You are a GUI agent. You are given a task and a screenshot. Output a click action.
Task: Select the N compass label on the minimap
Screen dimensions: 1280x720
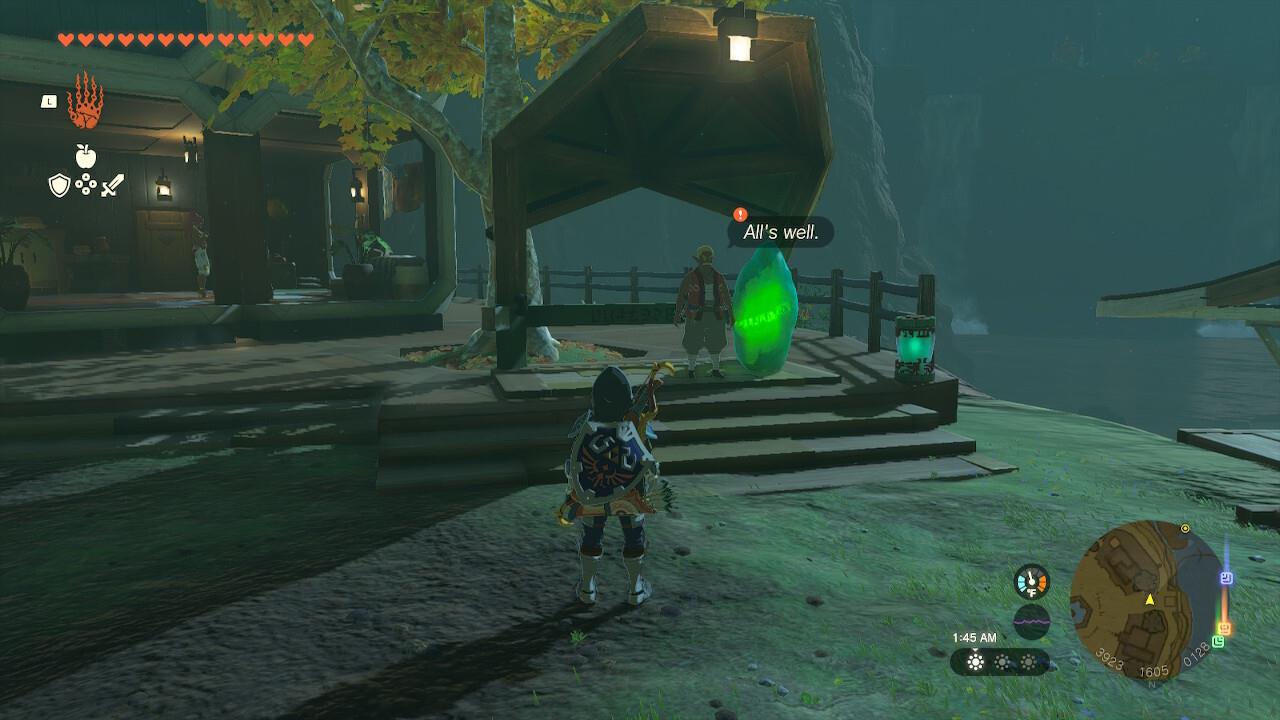1152,683
